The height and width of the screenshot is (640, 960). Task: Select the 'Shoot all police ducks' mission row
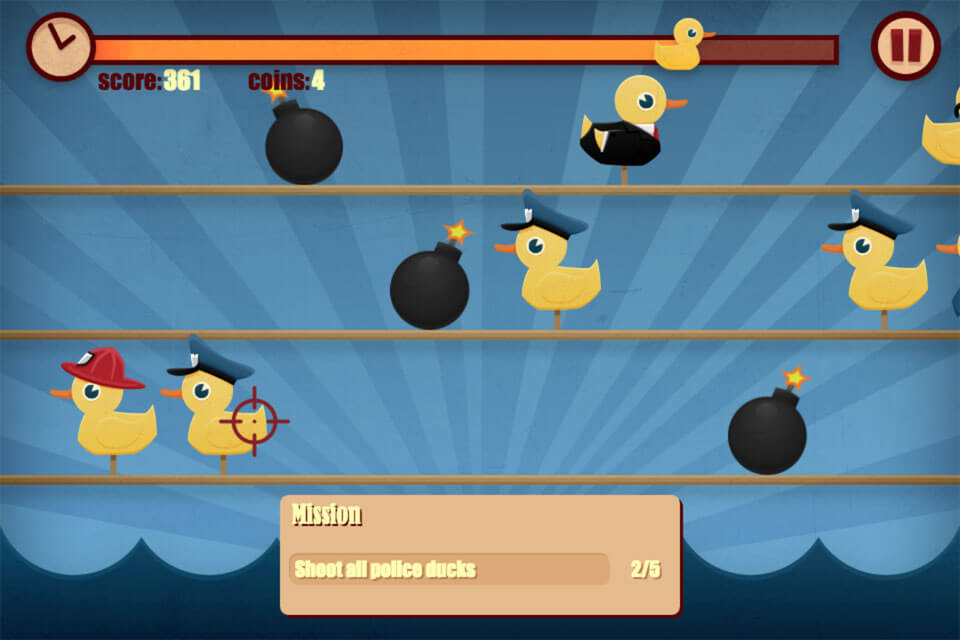(x=449, y=570)
